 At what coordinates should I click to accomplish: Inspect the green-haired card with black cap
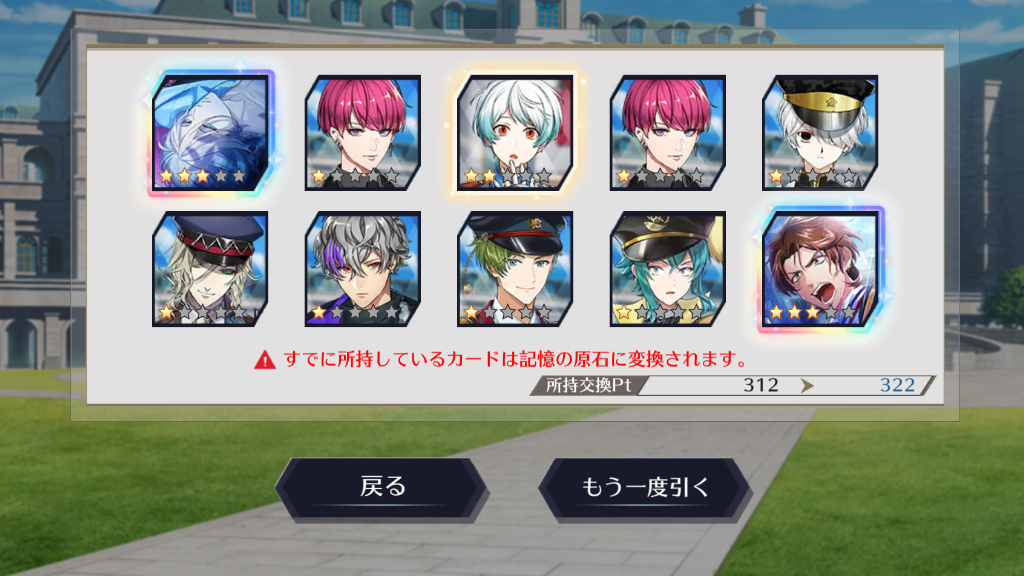[515, 269]
